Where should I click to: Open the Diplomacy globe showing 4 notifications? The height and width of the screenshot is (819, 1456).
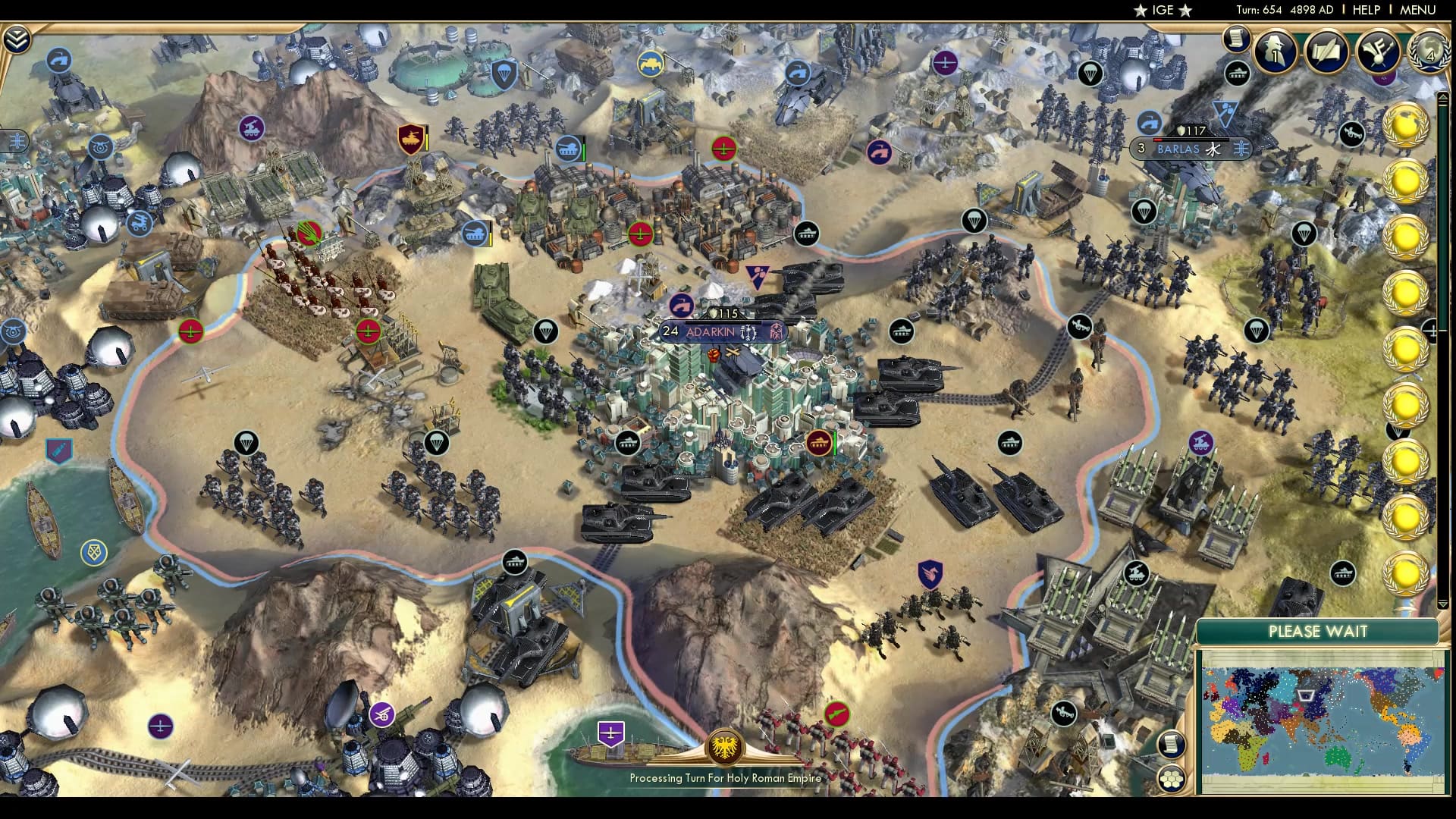[x=1430, y=53]
